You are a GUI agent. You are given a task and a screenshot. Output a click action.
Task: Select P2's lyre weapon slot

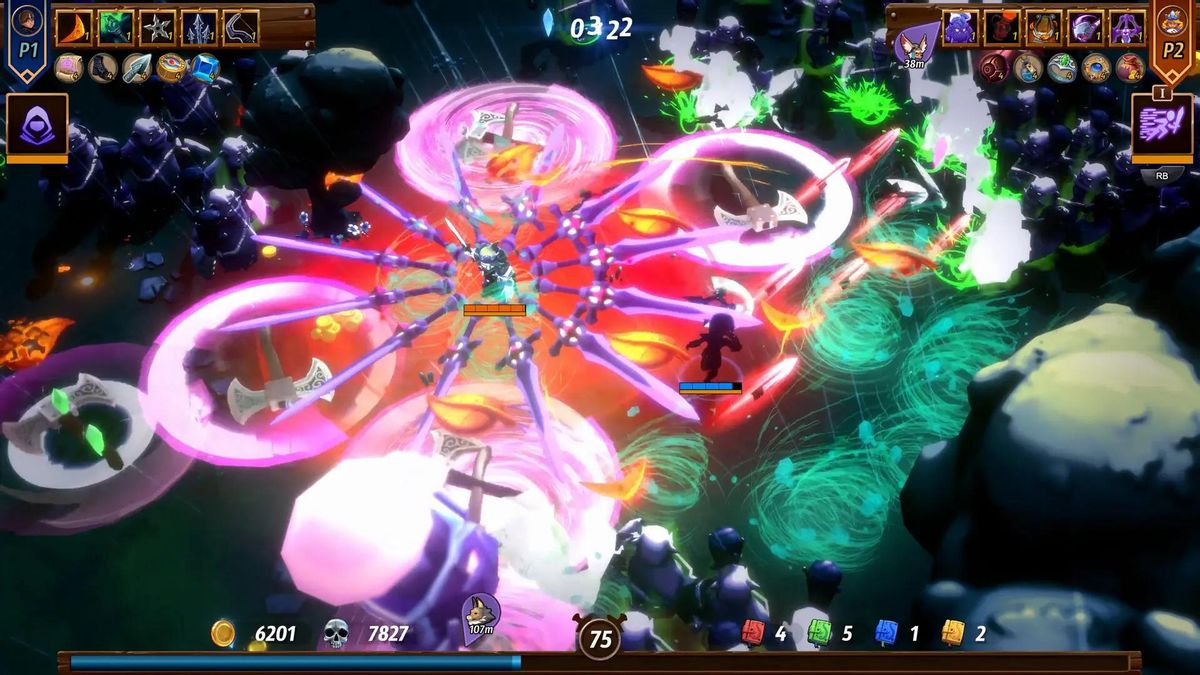[x=1043, y=28]
